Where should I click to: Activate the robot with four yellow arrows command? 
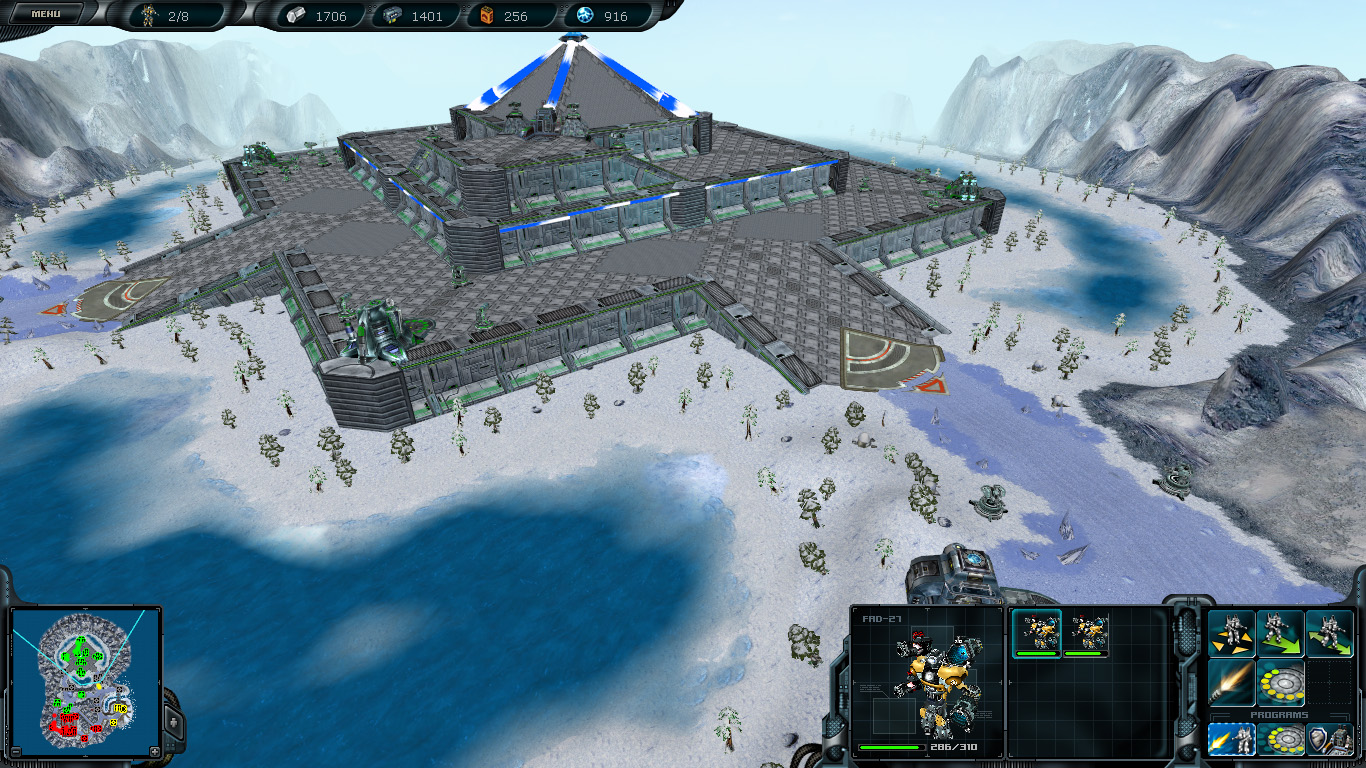coord(1231,633)
